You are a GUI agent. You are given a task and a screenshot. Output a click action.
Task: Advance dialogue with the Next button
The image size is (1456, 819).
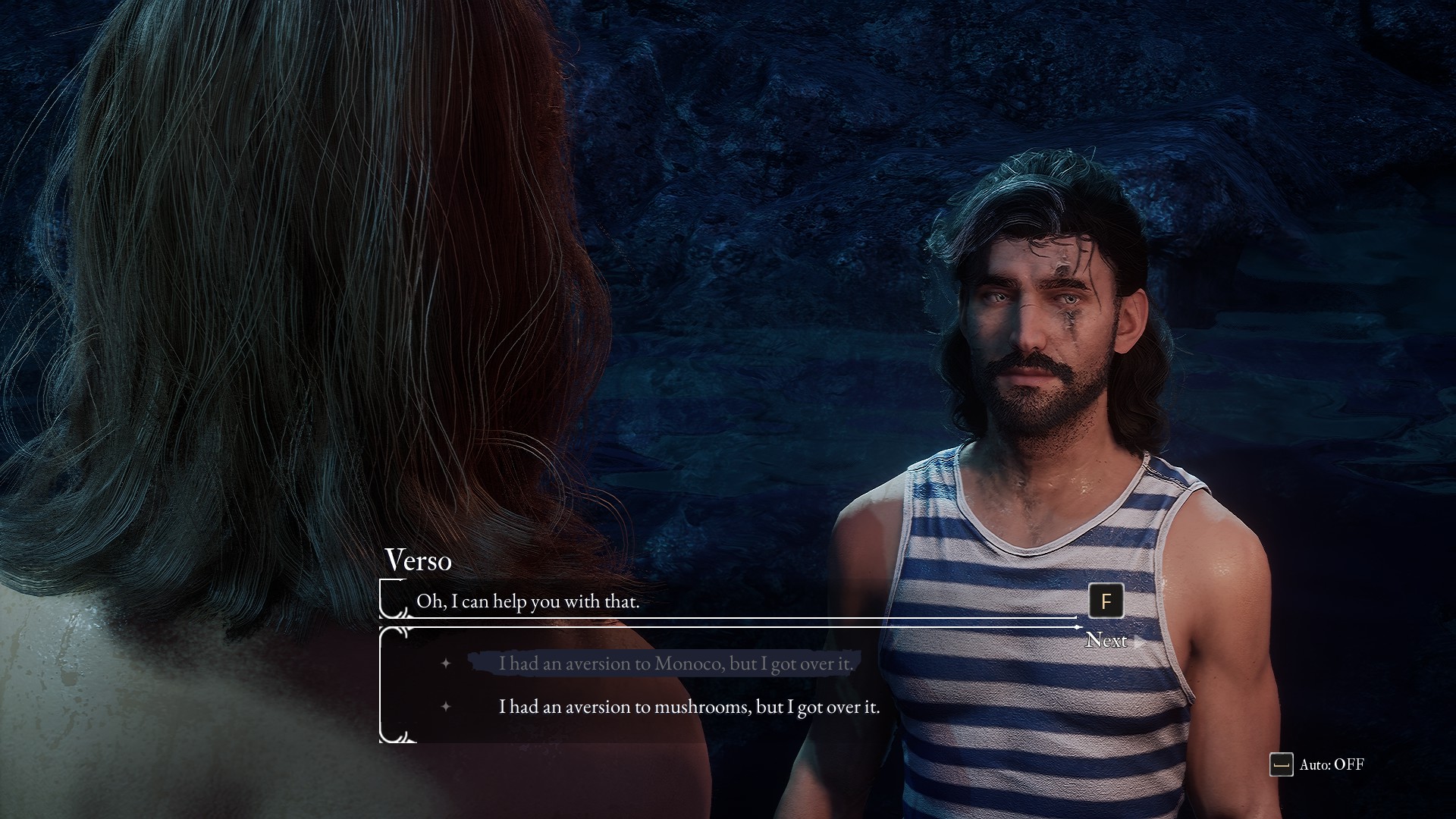(x=1106, y=640)
